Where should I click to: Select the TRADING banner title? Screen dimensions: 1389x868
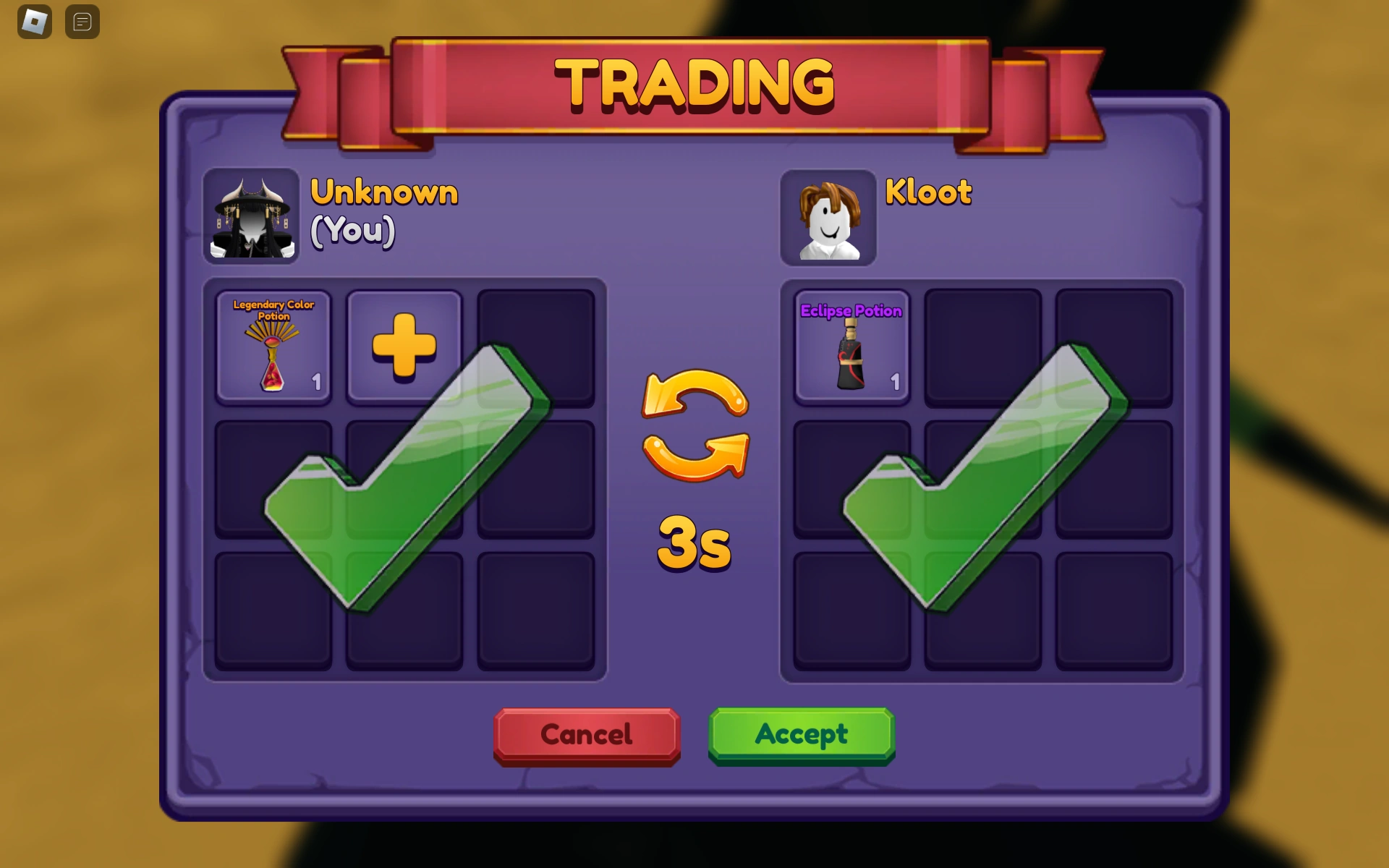tap(693, 82)
